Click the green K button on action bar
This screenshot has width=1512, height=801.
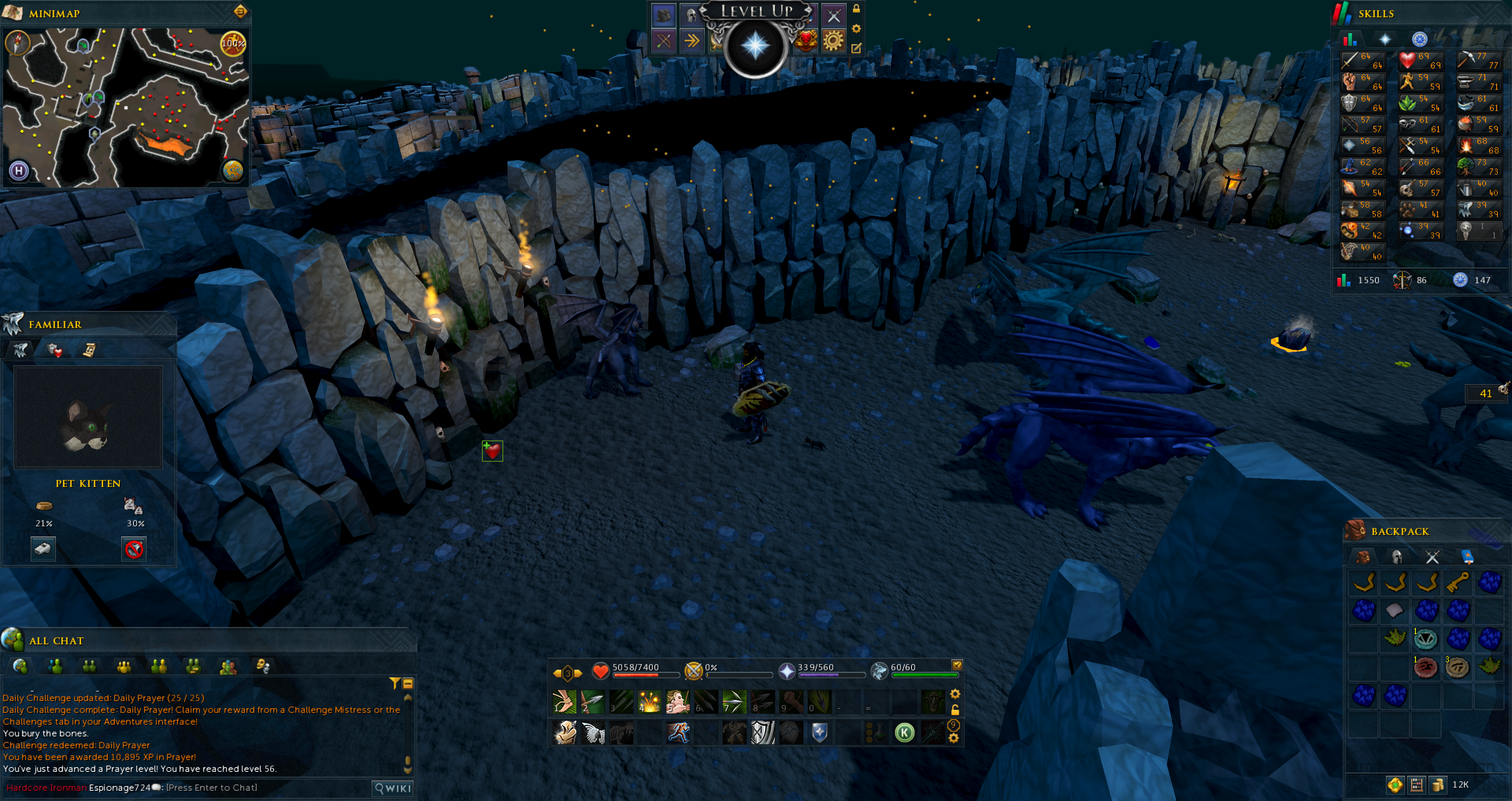tap(904, 733)
